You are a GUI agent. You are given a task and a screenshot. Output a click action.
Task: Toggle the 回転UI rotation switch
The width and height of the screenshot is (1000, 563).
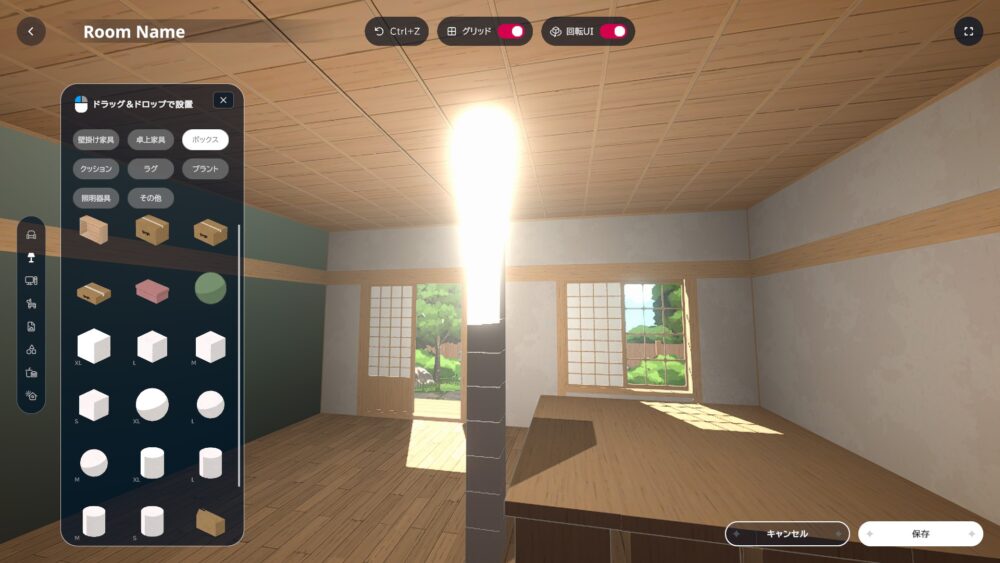pyautogui.click(x=613, y=31)
